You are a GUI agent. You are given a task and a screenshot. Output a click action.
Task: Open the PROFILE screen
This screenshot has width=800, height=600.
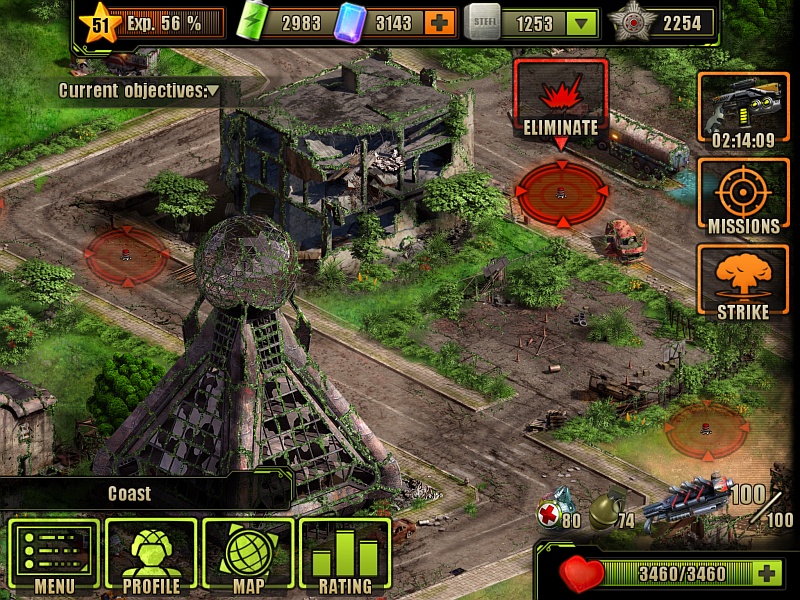tap(150, 554)
